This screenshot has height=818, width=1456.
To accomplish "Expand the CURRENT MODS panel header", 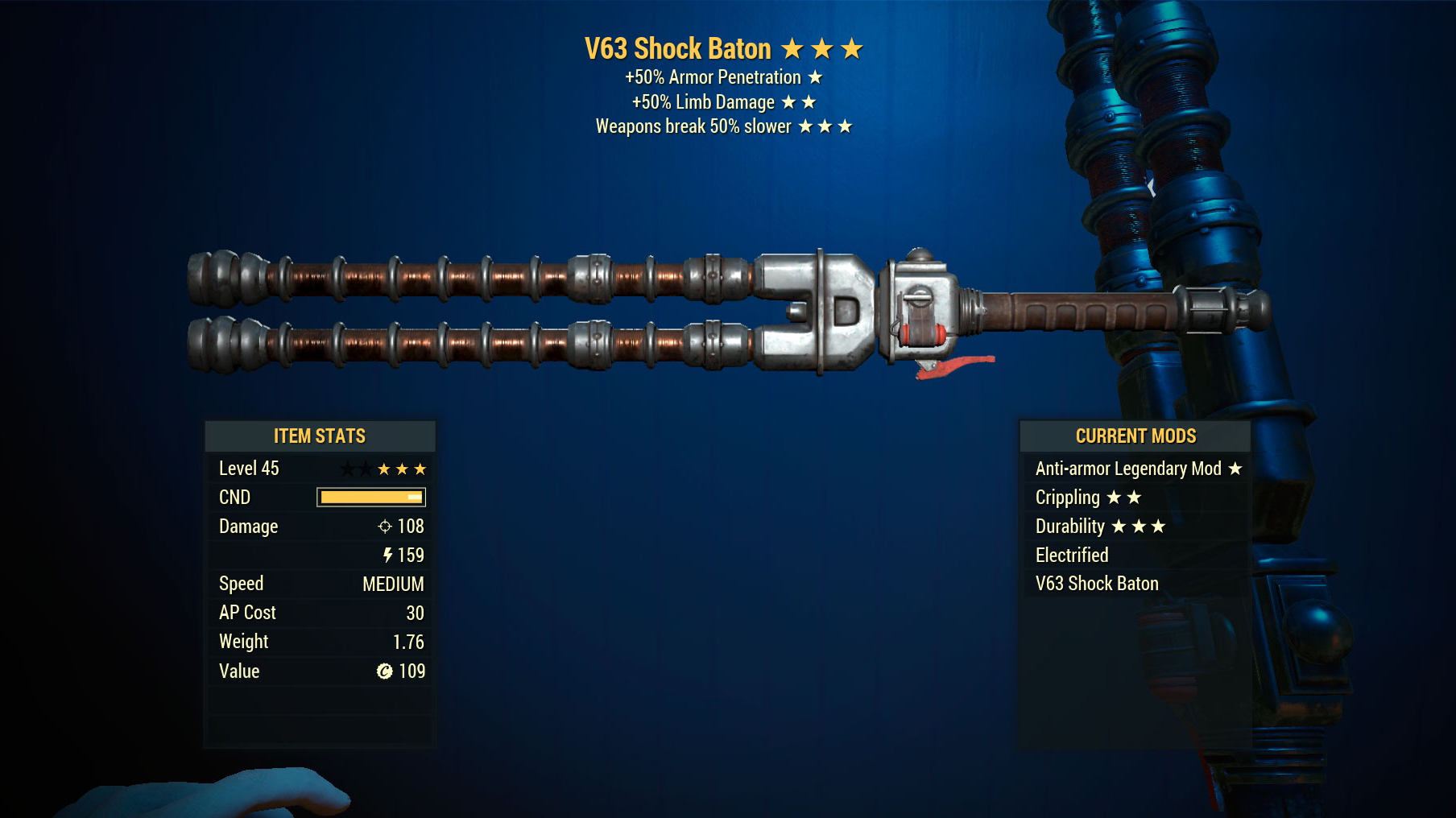I will point(1135,436).
